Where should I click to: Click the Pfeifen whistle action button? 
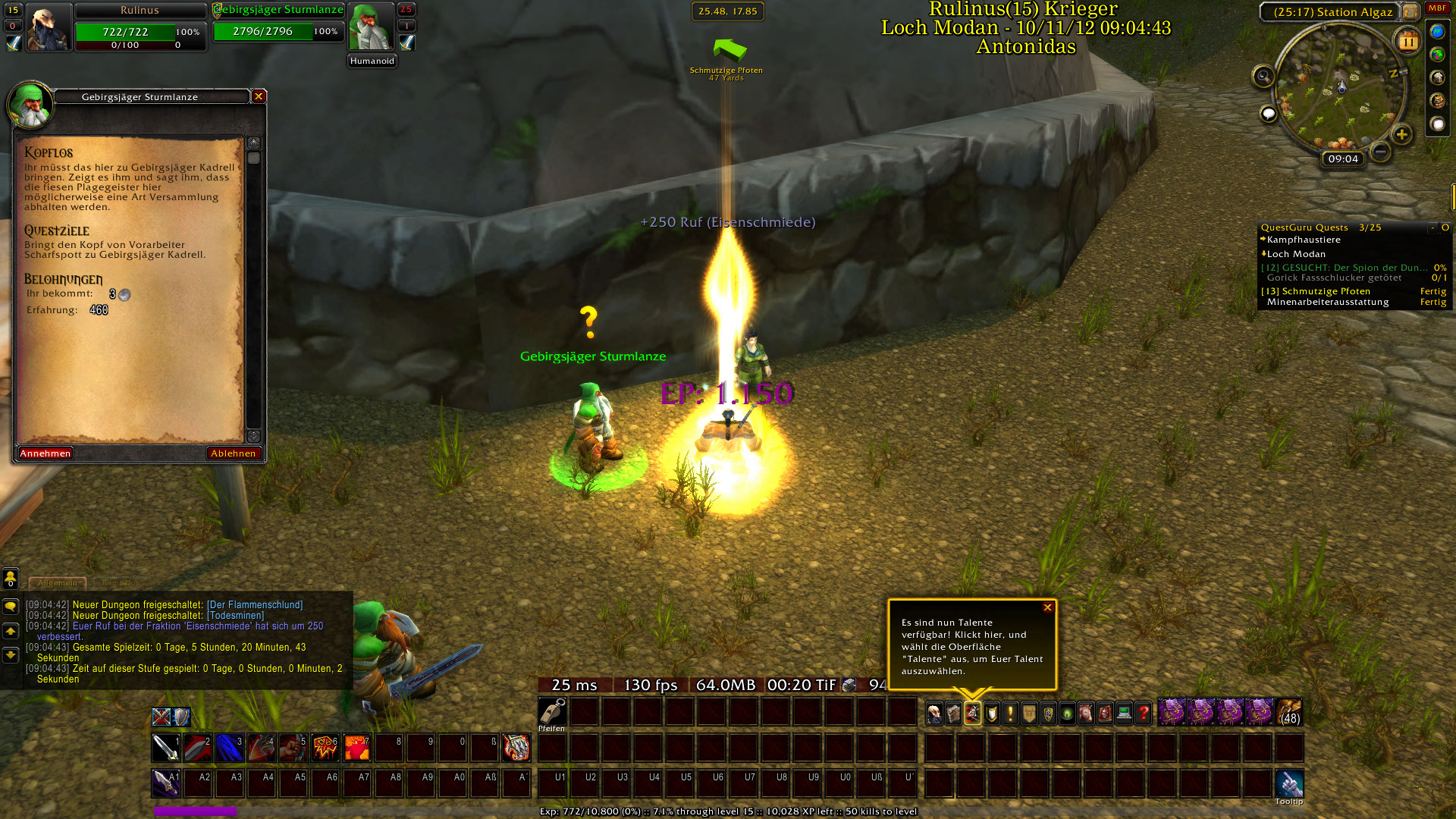[552, 712]
